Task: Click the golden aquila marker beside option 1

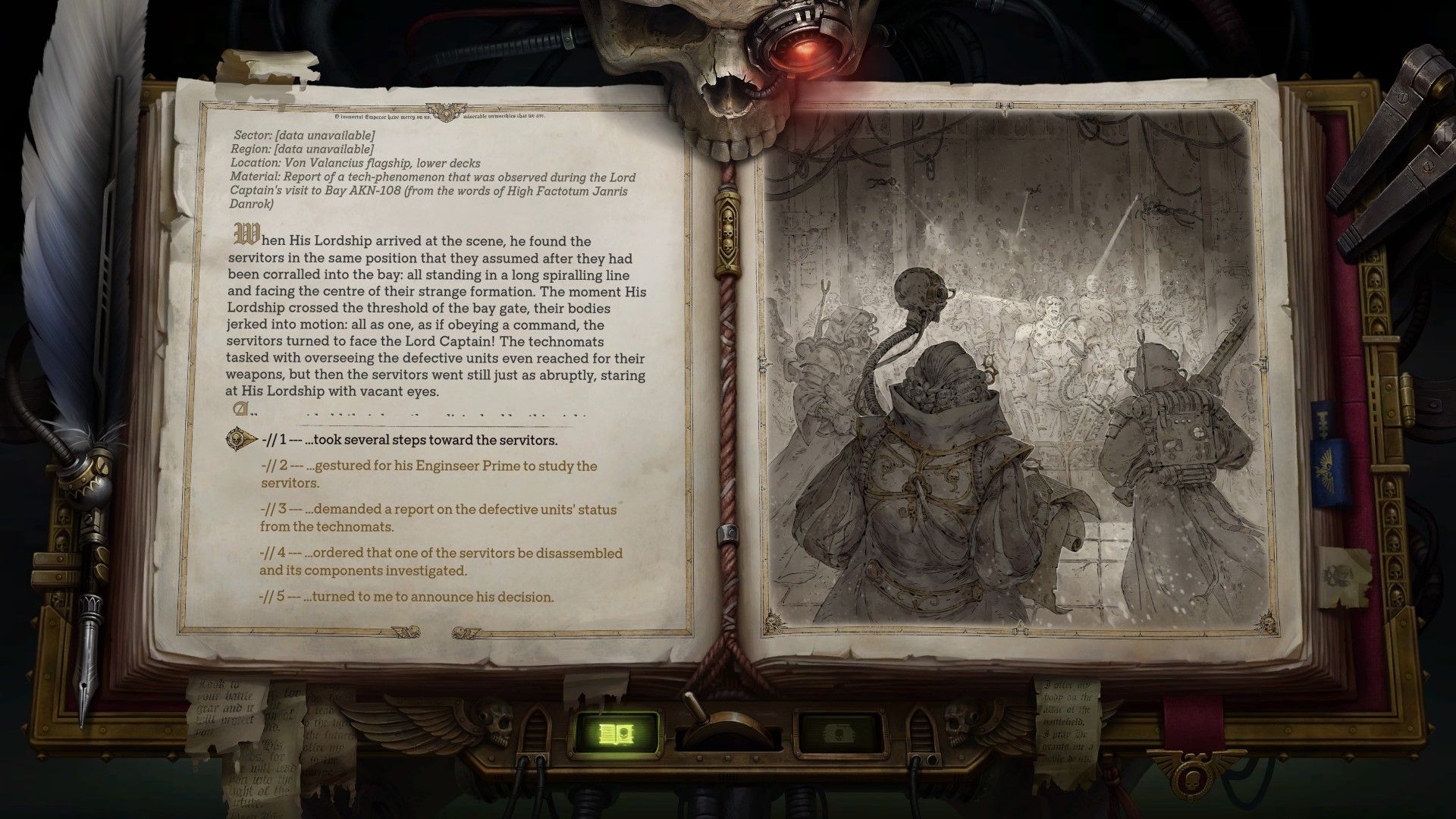Action: click(236, 438)
